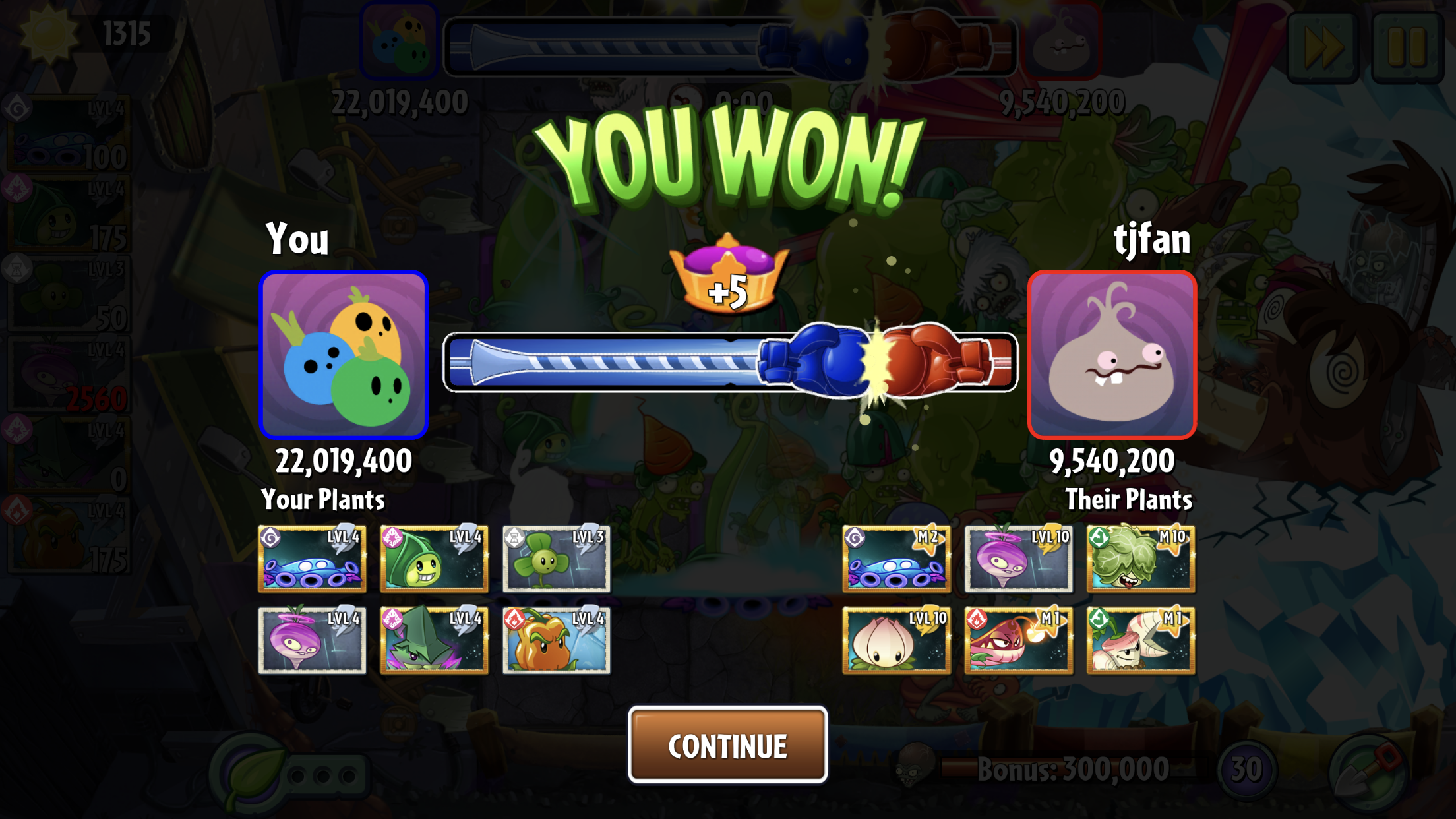Inspect opponent's M2 blue vine card
Viewport: 1456px width, 819px height.
click(x=896, y=559)
